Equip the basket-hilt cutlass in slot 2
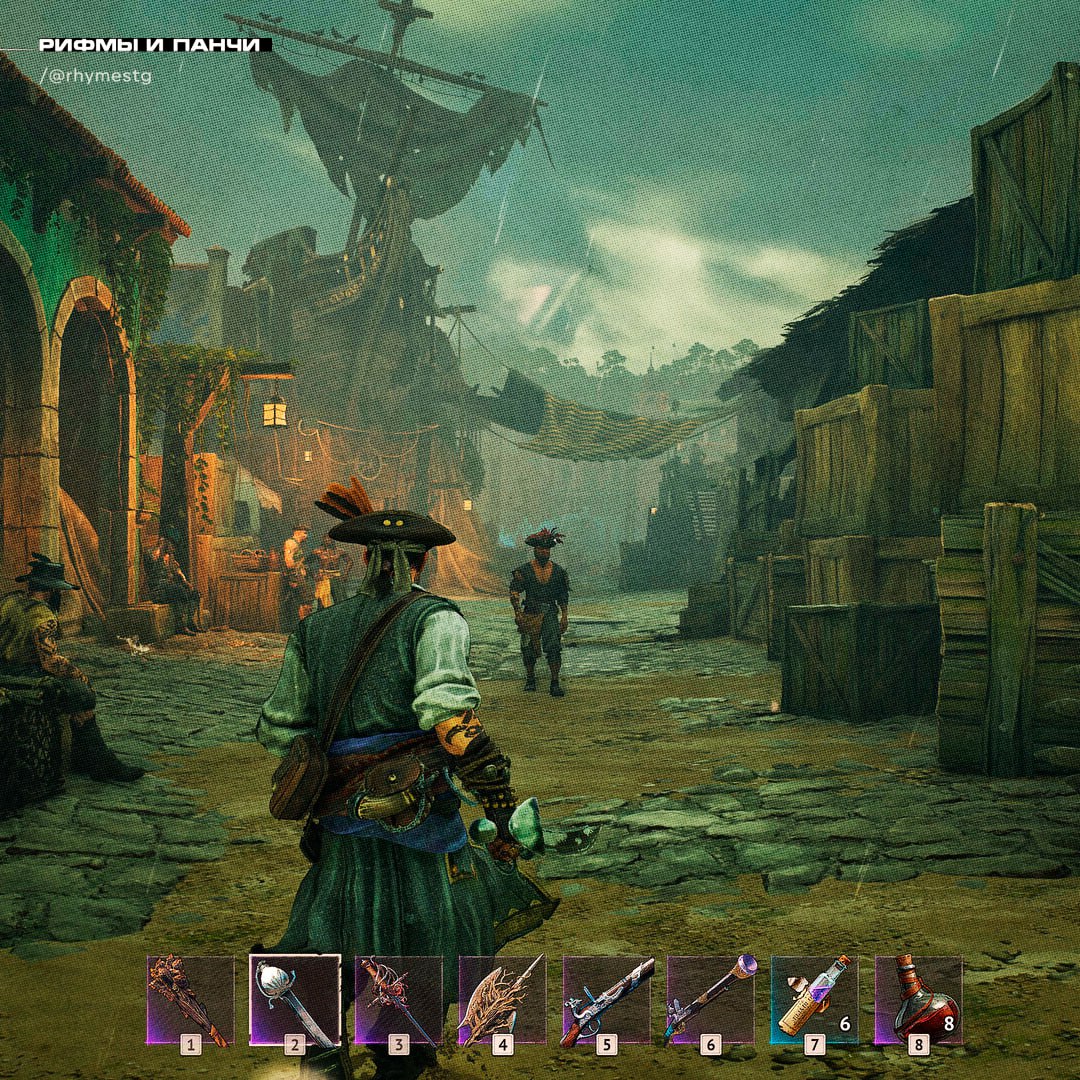The image size is (1080, 1080). coord(294,999)
